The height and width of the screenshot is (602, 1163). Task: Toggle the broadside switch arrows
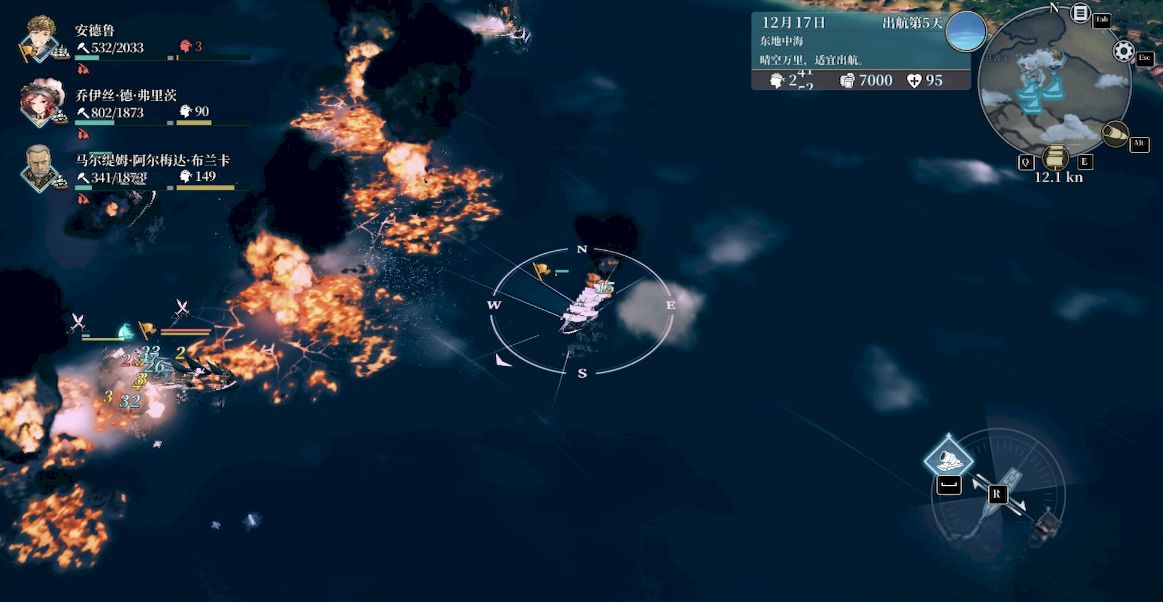[998, 494]
